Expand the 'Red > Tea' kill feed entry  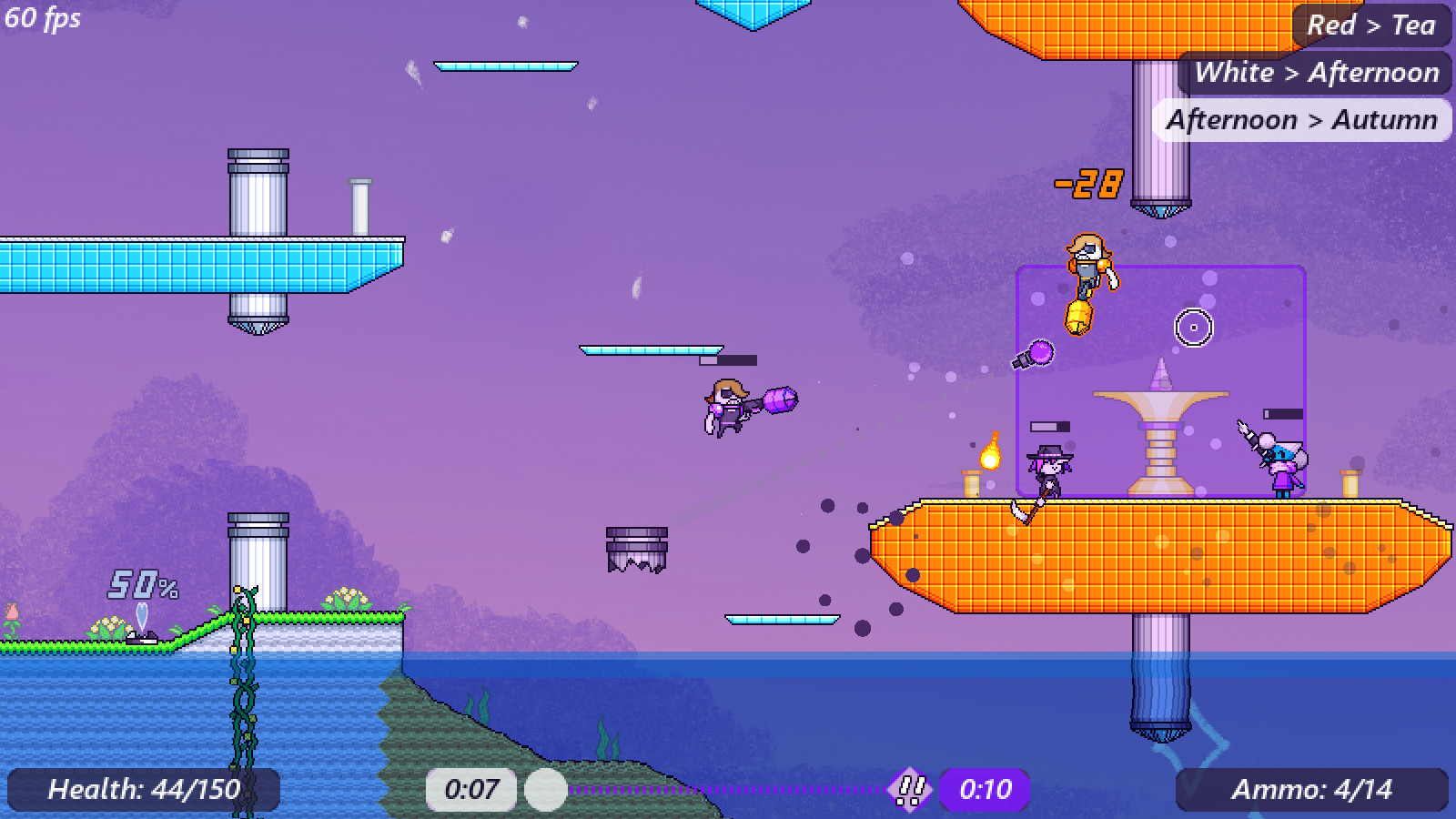tap(1372, 25)
